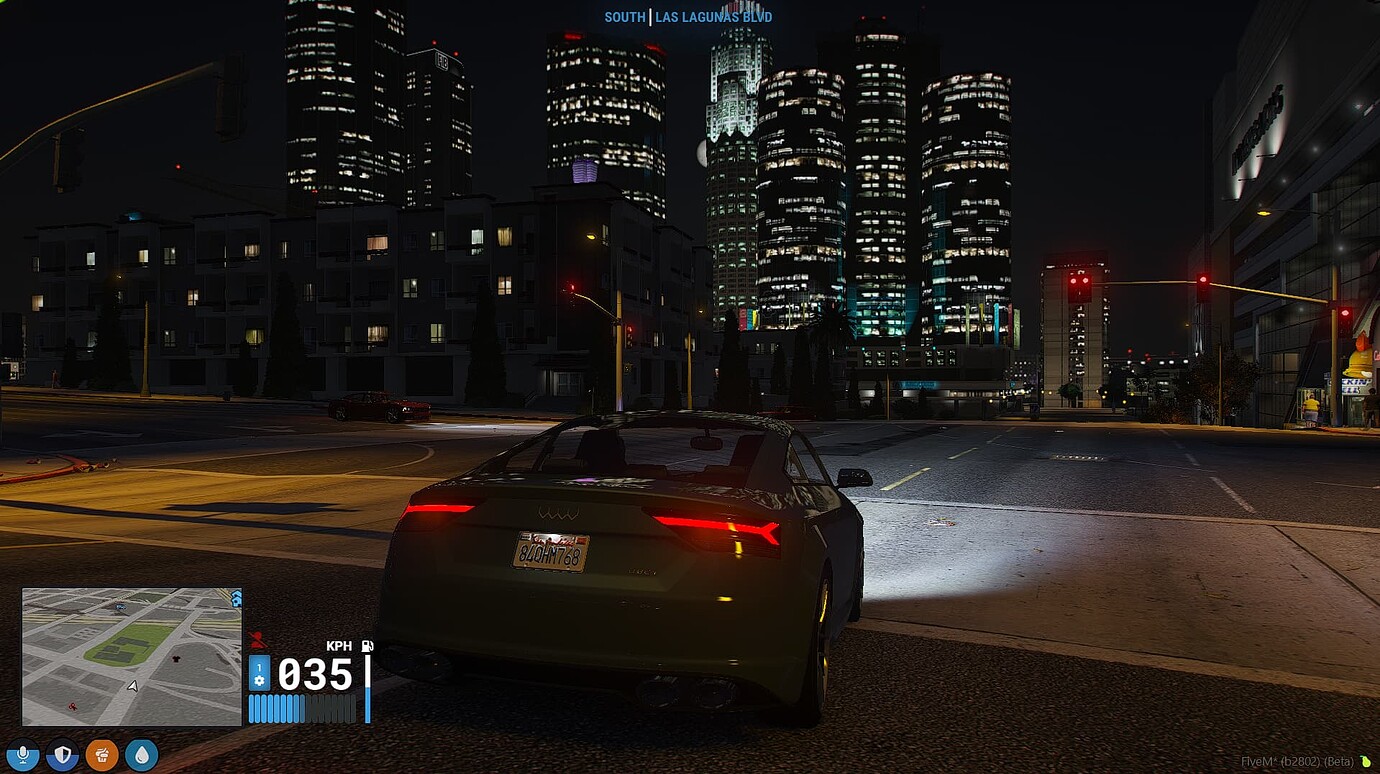This screenshot has width=1380, height=774.
Task: Click the safehouse blip atop the minimap
Action: (x=236, y=598)
